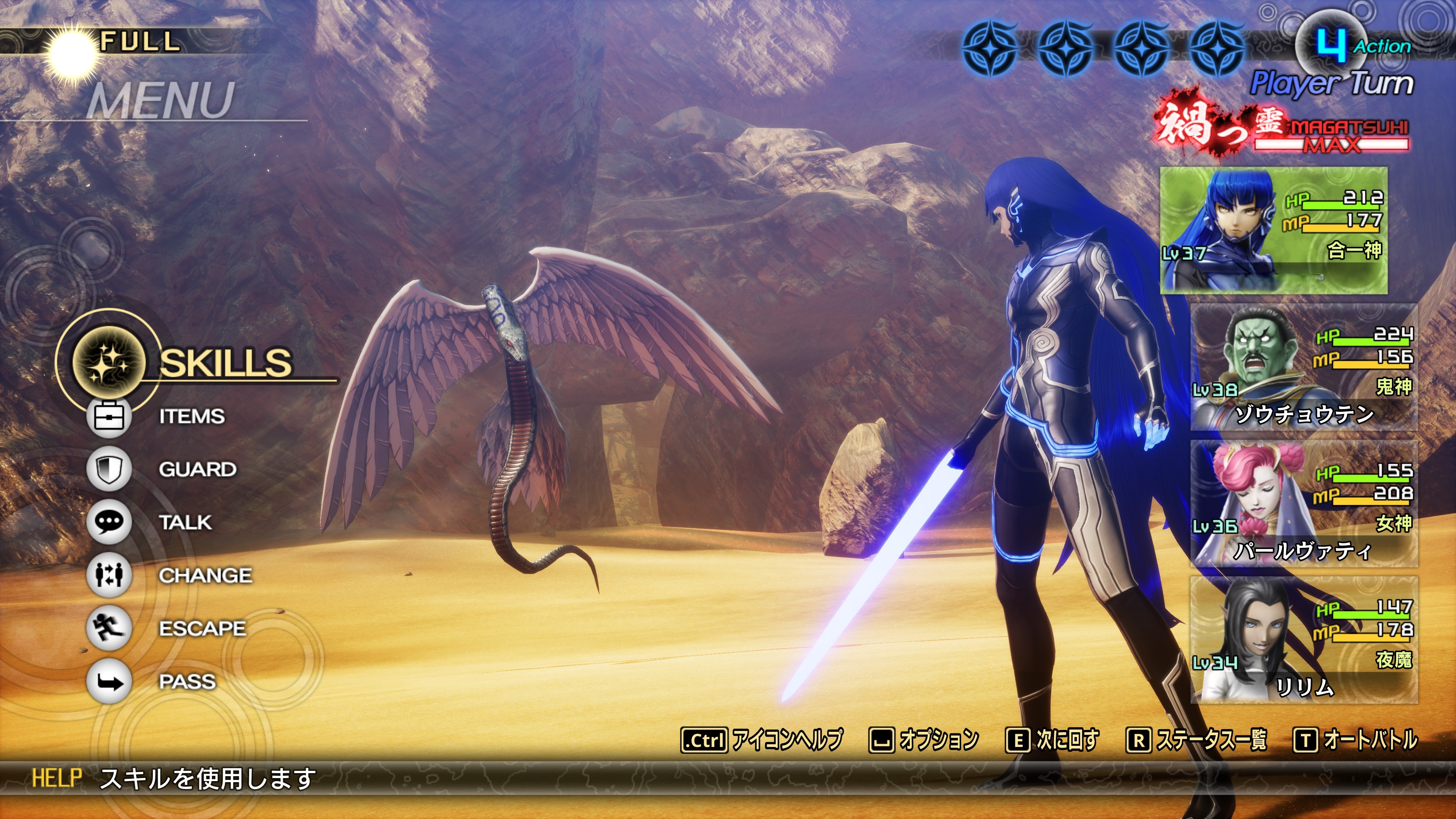Screen dimensions: 1456x819
Task: Open the CHANGE party menu
Action: pos(205,576)
